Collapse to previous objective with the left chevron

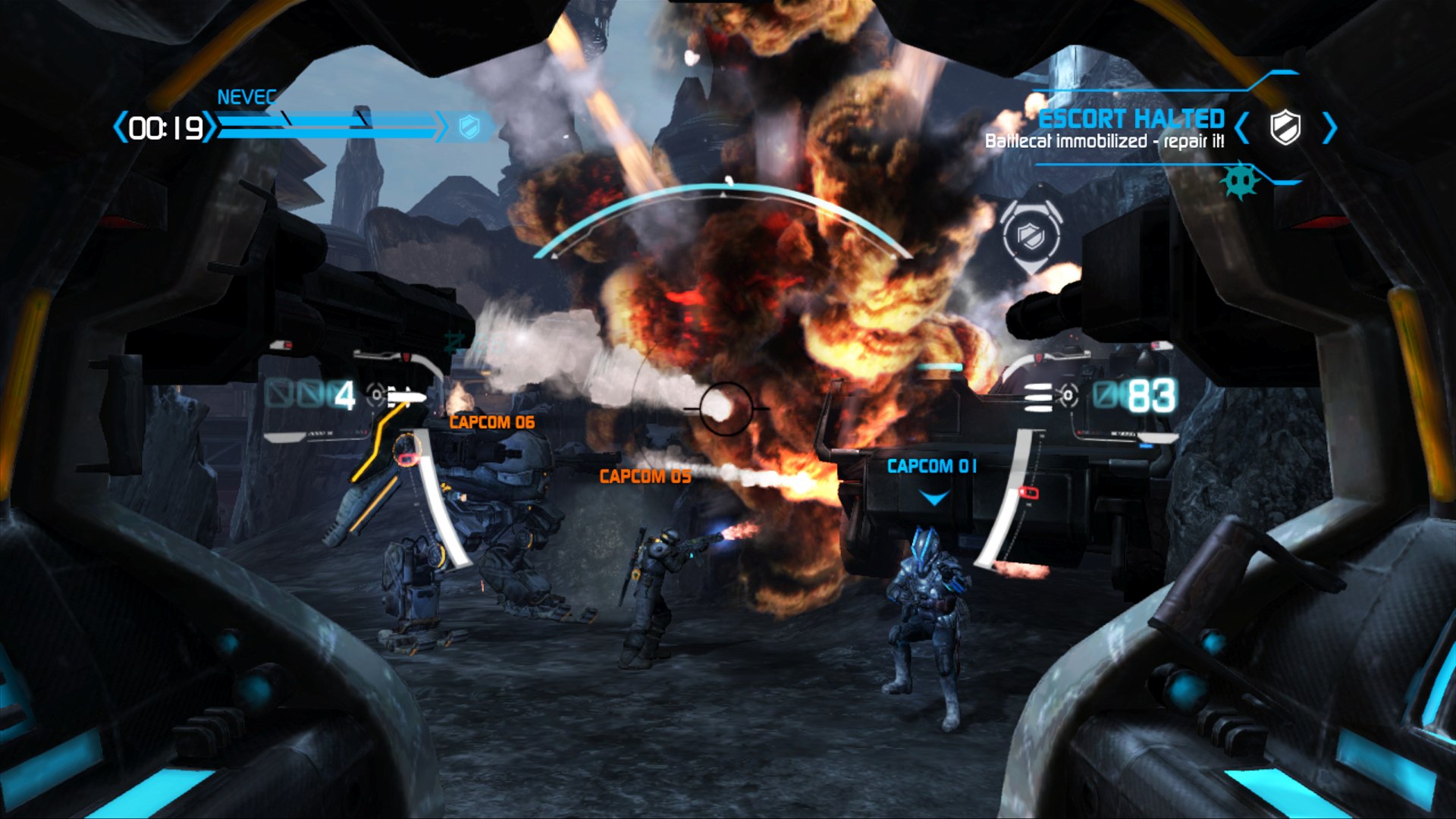(1241, 129)
